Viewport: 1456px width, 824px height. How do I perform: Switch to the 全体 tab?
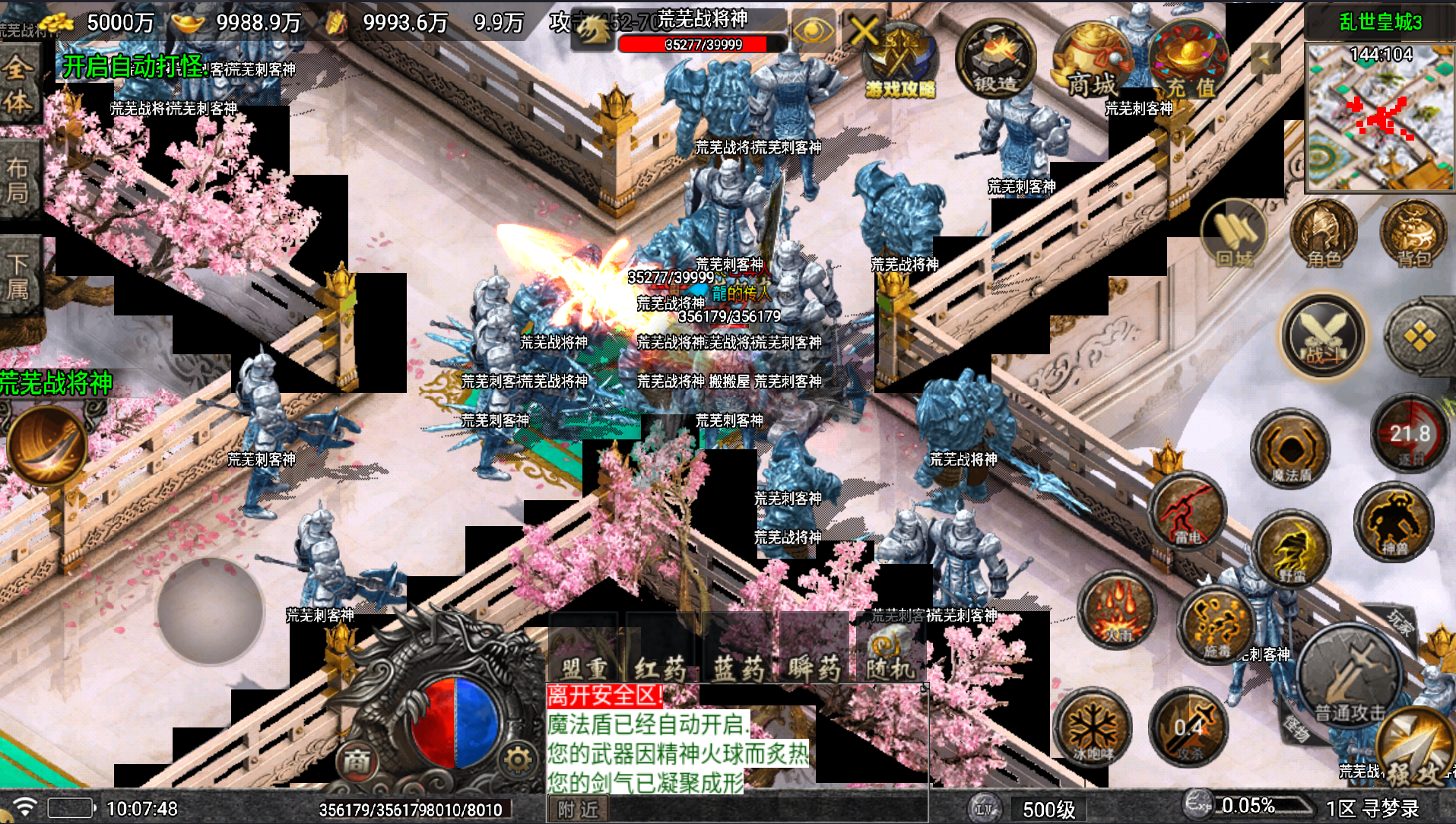tap(19, 84)
